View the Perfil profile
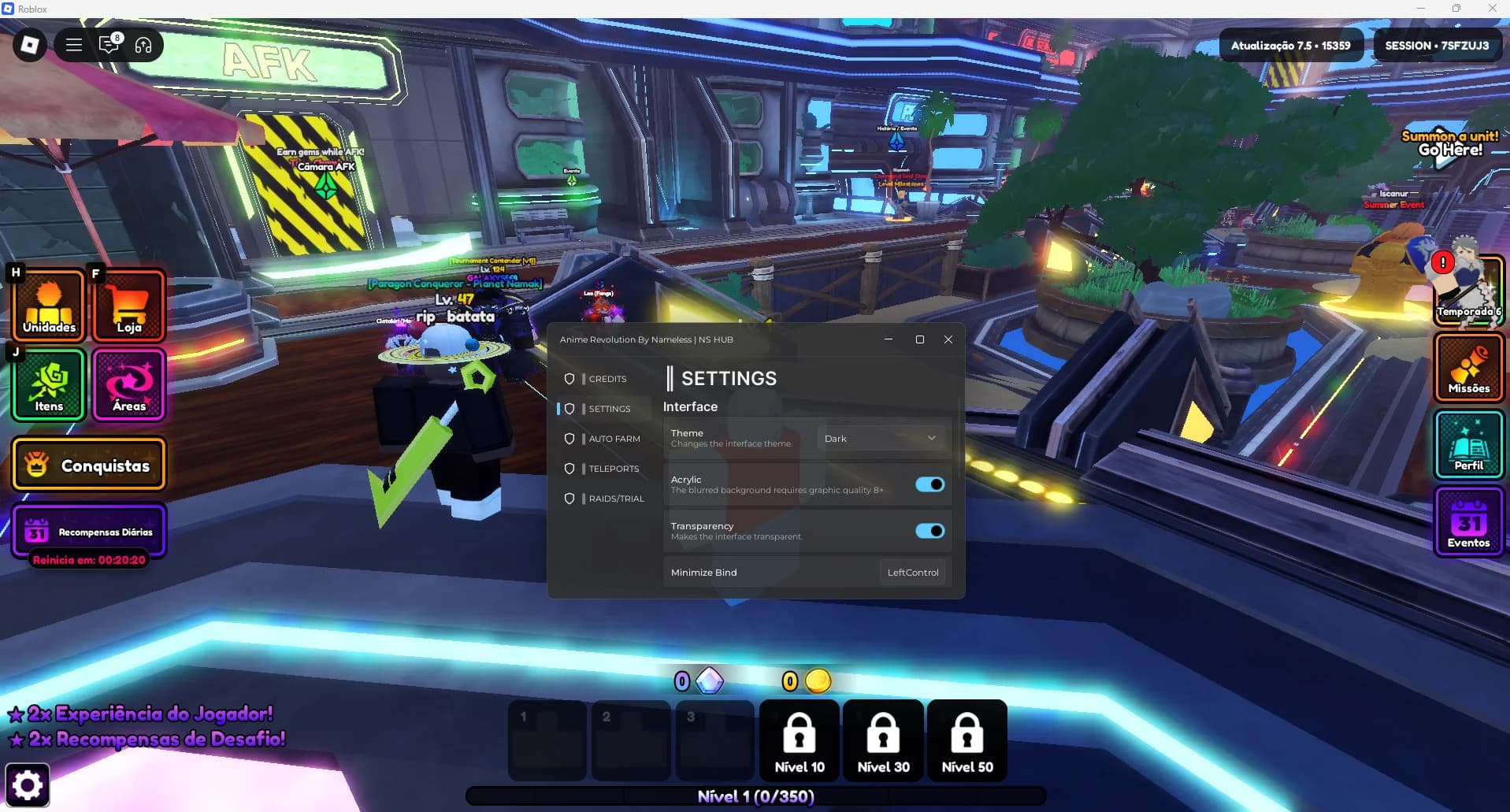 tap(1468, 445)
